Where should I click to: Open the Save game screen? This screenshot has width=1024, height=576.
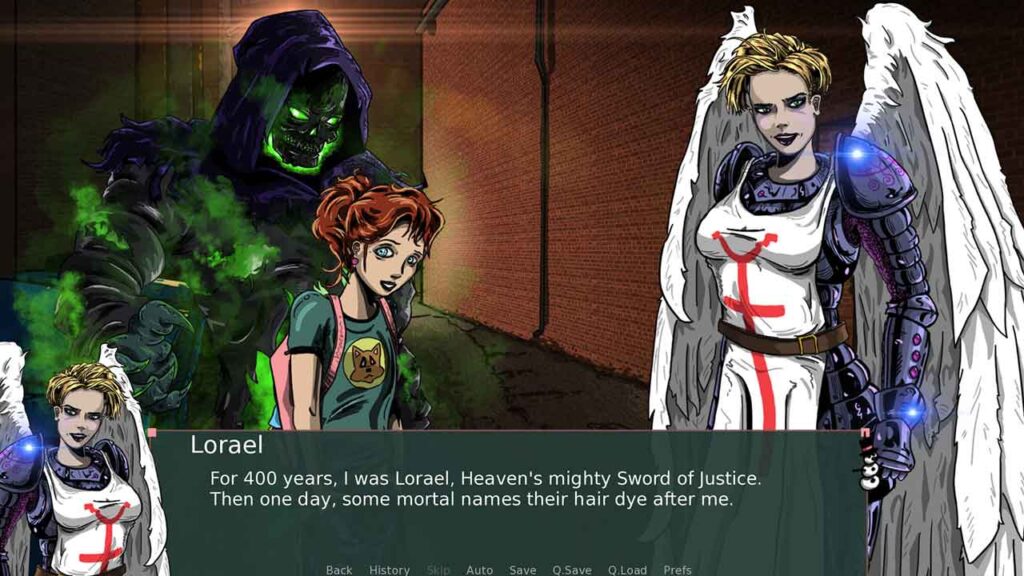(522, 570)
